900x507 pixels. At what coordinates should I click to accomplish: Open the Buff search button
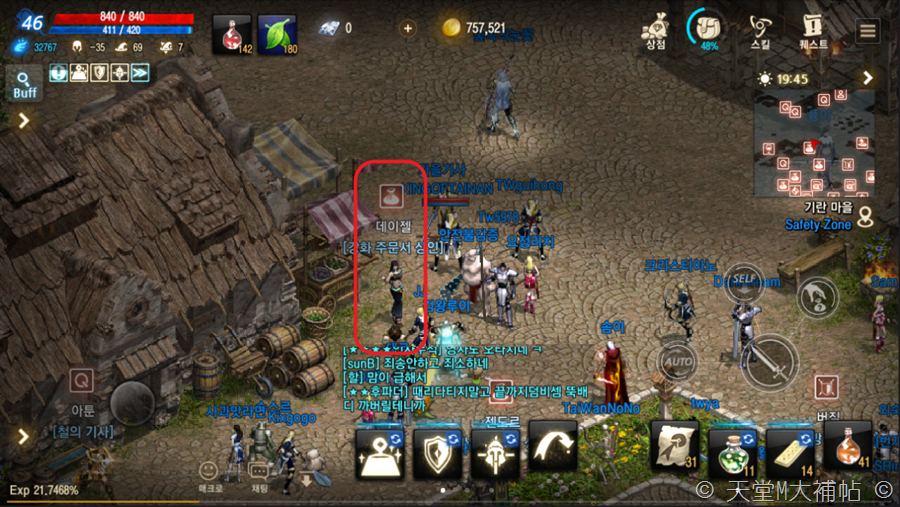pyautogui.click(x=25, y=83)
